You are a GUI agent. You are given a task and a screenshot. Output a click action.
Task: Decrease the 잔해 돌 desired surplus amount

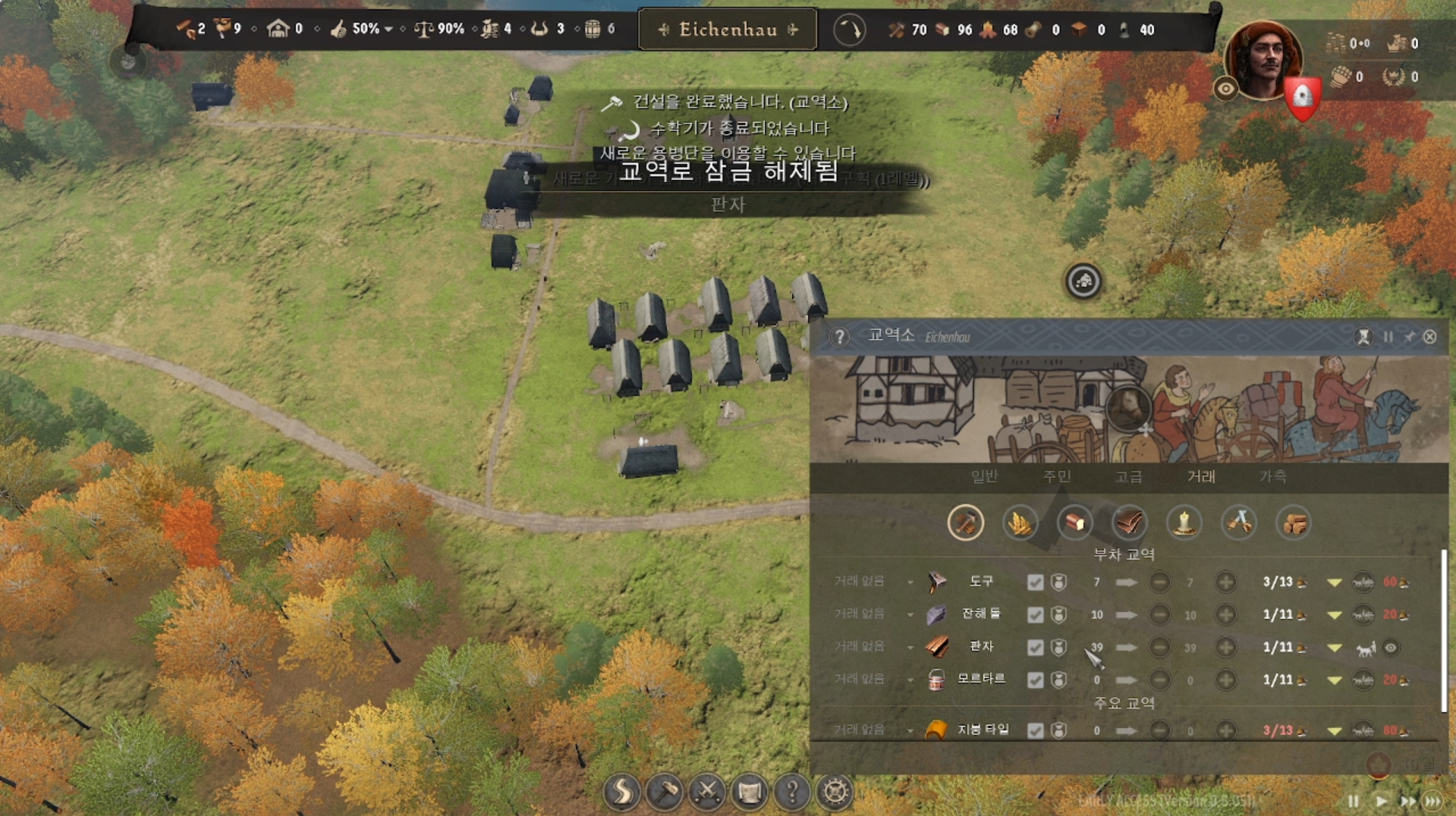pyautogui.click(x=1159, y=615)
